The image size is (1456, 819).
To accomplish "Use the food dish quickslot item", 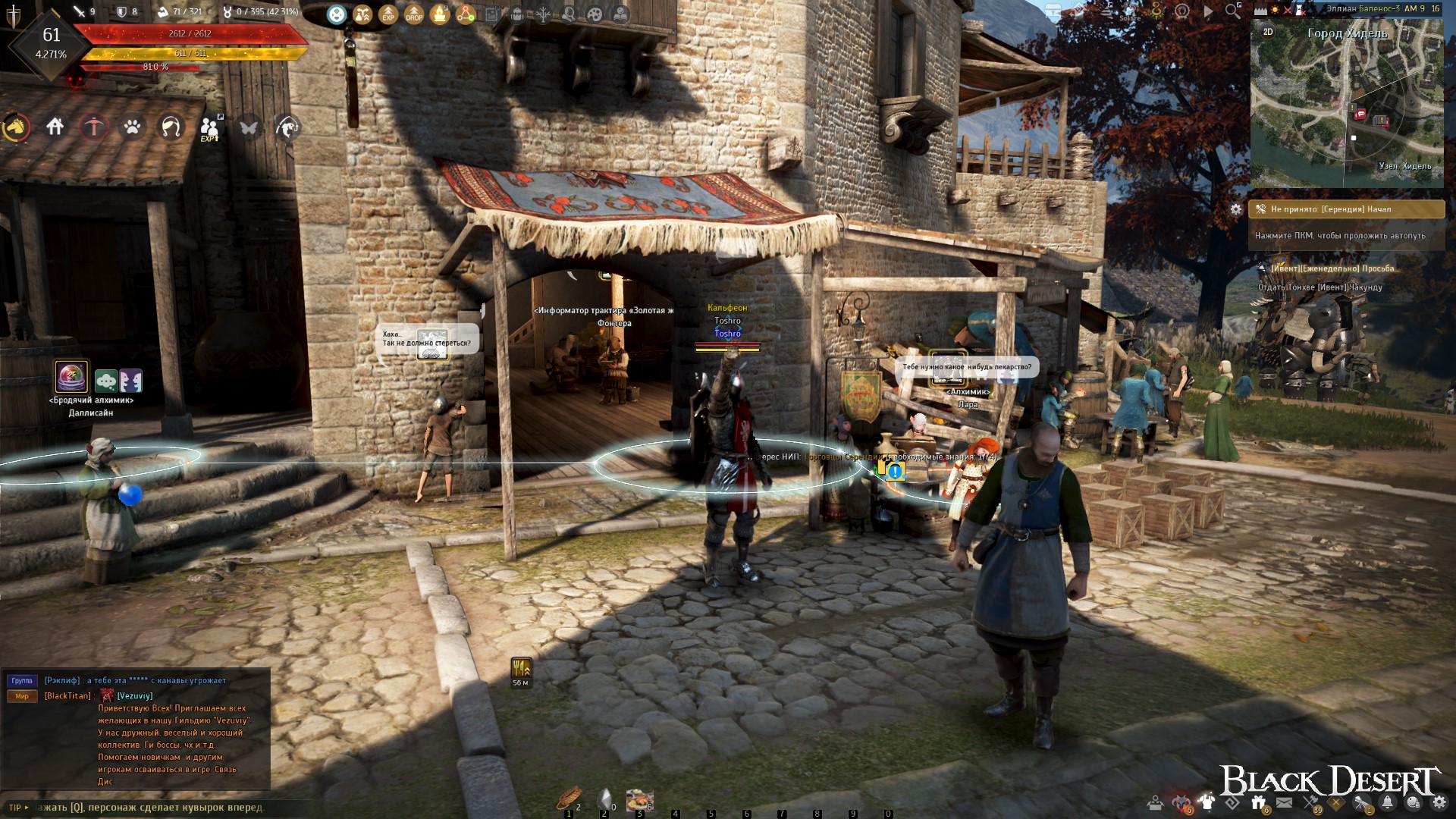I will click(x=639, y=799).
